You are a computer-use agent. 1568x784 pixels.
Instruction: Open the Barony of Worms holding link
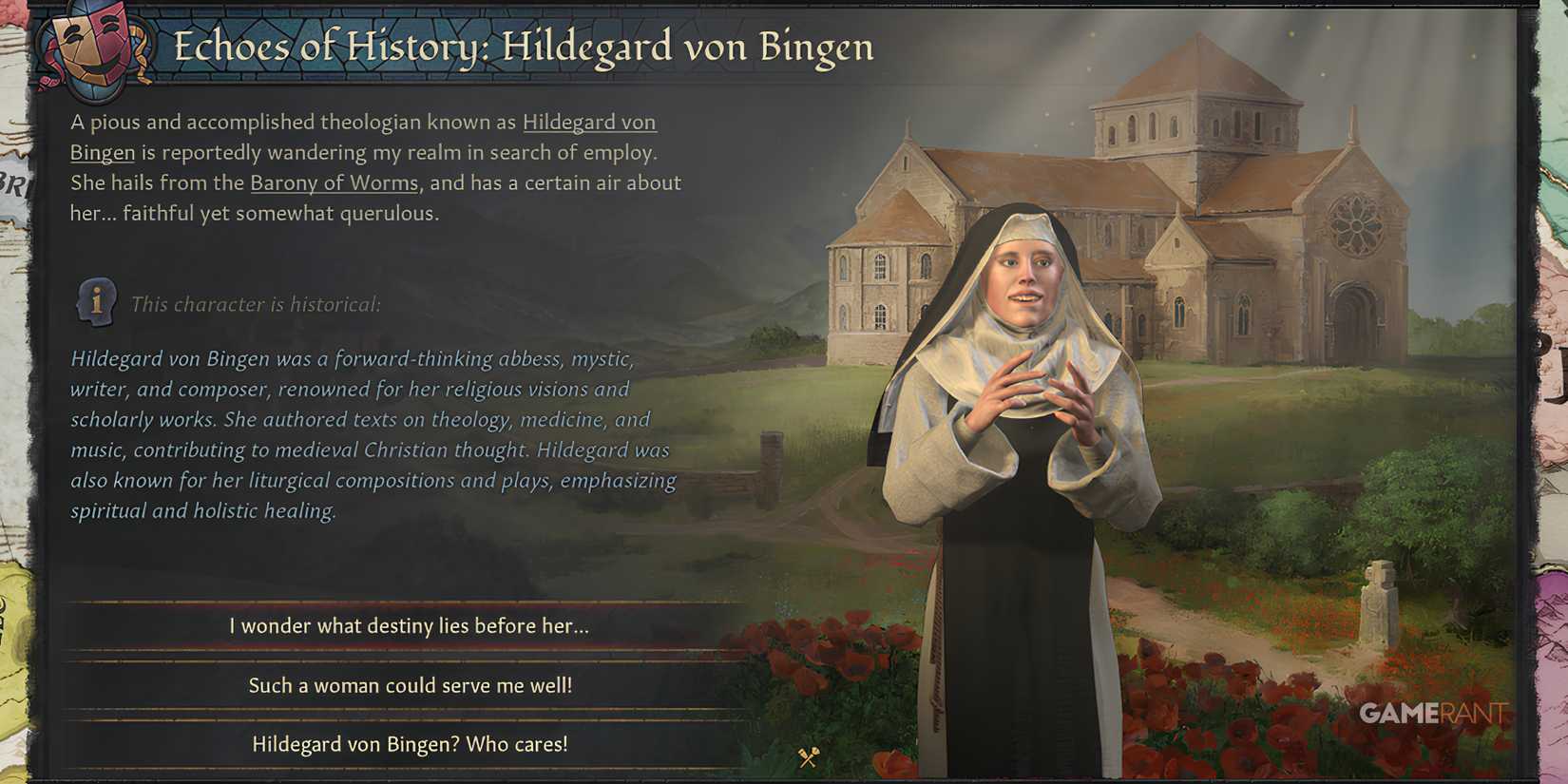point(333,182)
